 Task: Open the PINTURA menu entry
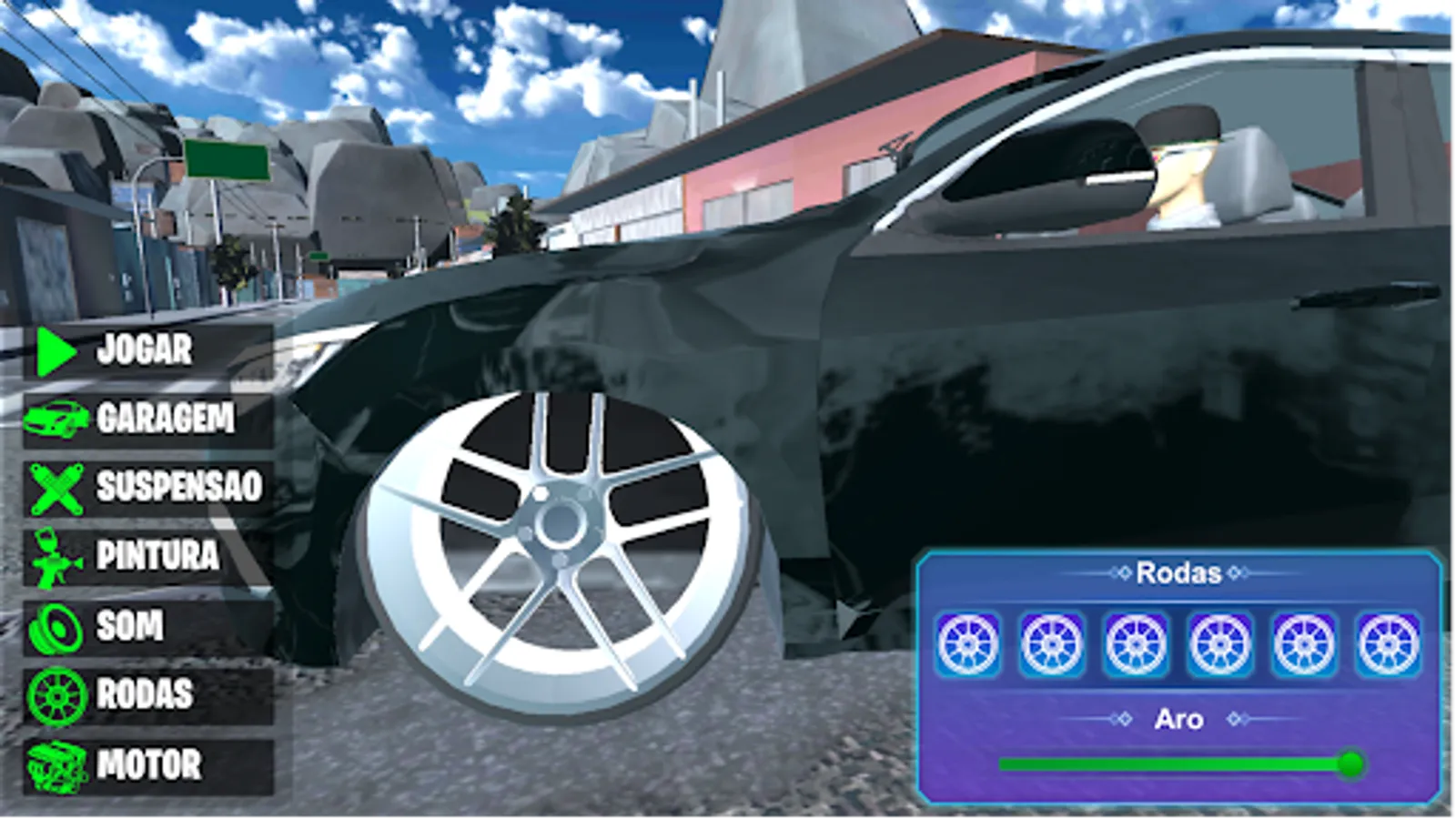159,555
